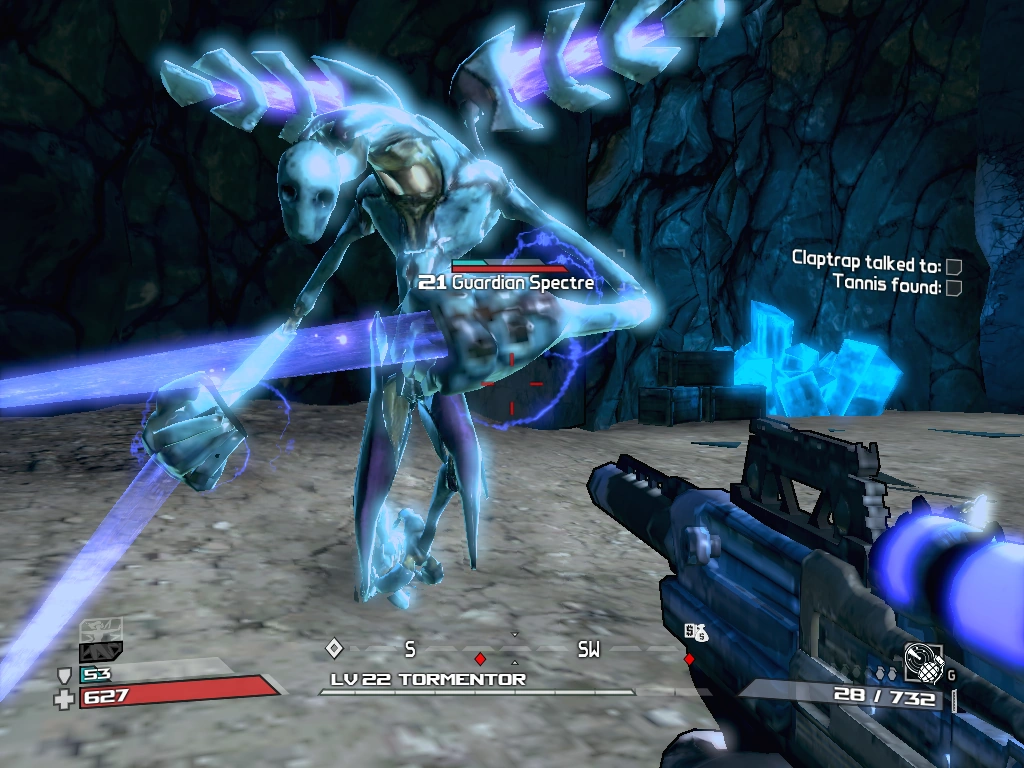Click the dollar sign marker above the compass
This screenshot has height=768, width=1024.
pyautogui.click(x=695, y=632)
